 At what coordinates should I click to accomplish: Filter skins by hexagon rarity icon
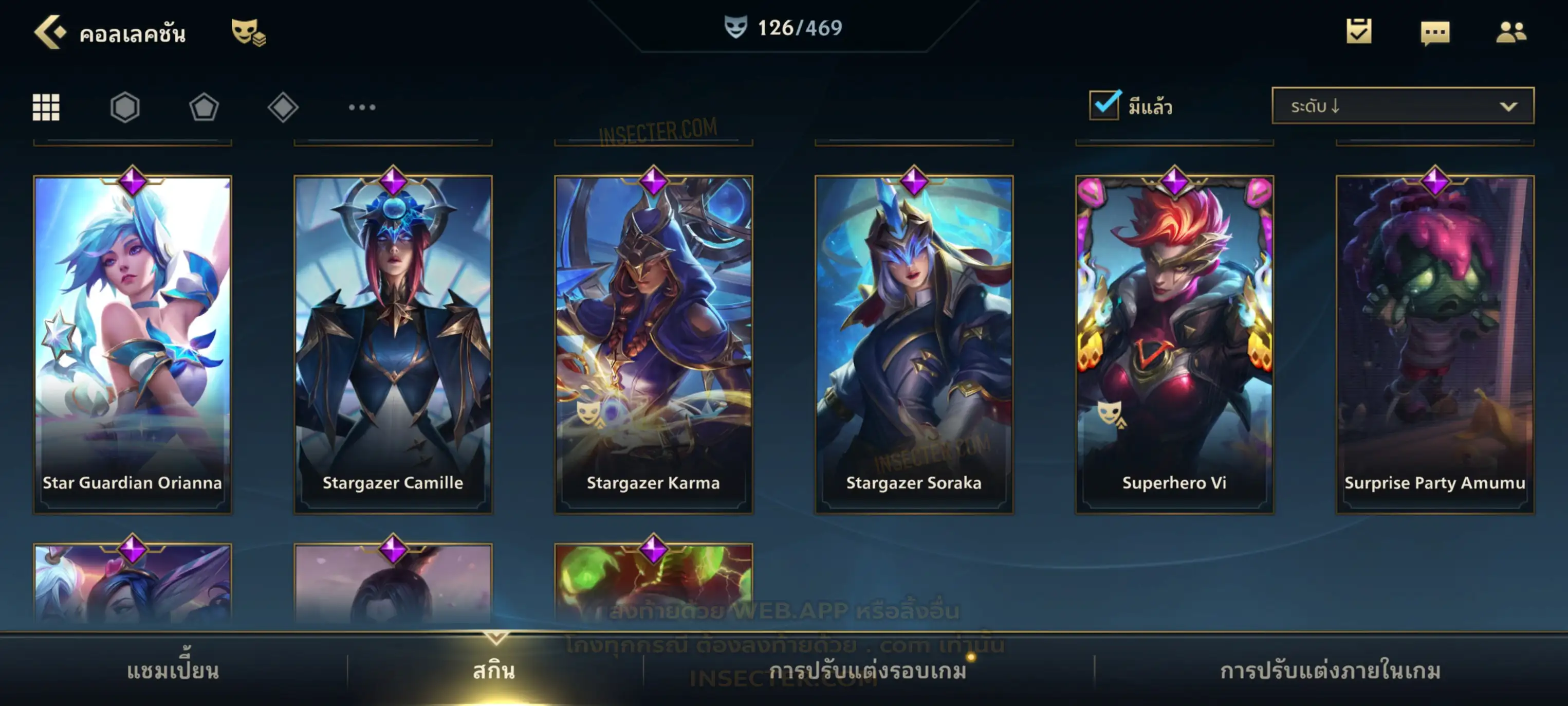(x=125, y=107)
